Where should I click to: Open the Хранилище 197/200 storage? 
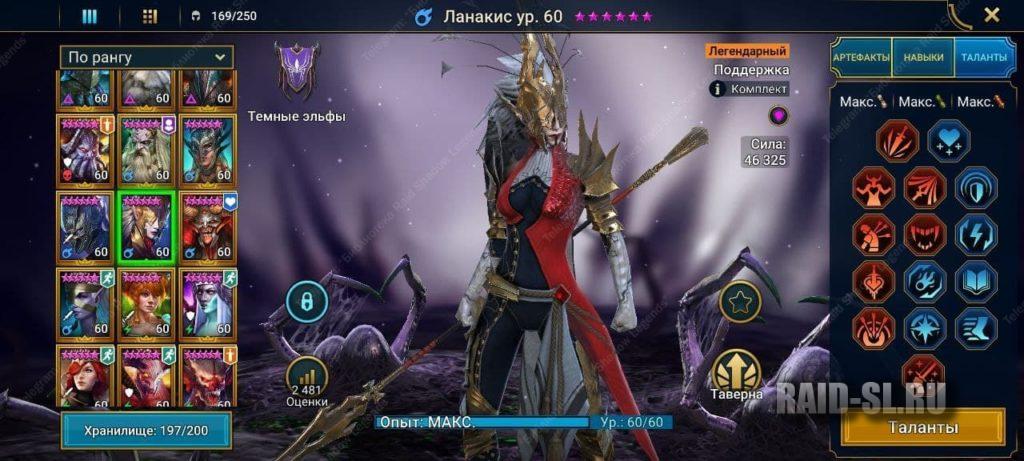click(146, 430)
